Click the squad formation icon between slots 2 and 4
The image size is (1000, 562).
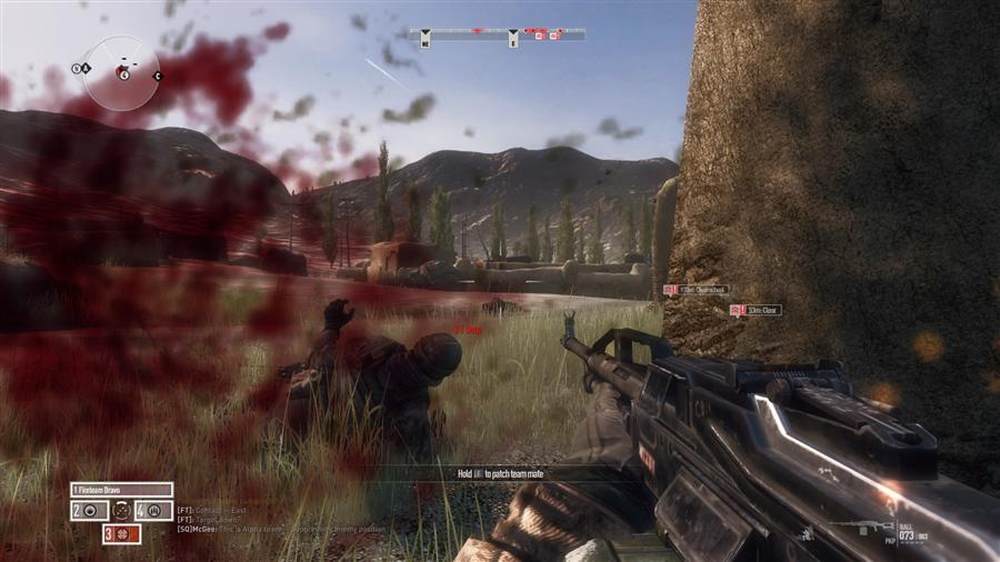click(121, 510)
